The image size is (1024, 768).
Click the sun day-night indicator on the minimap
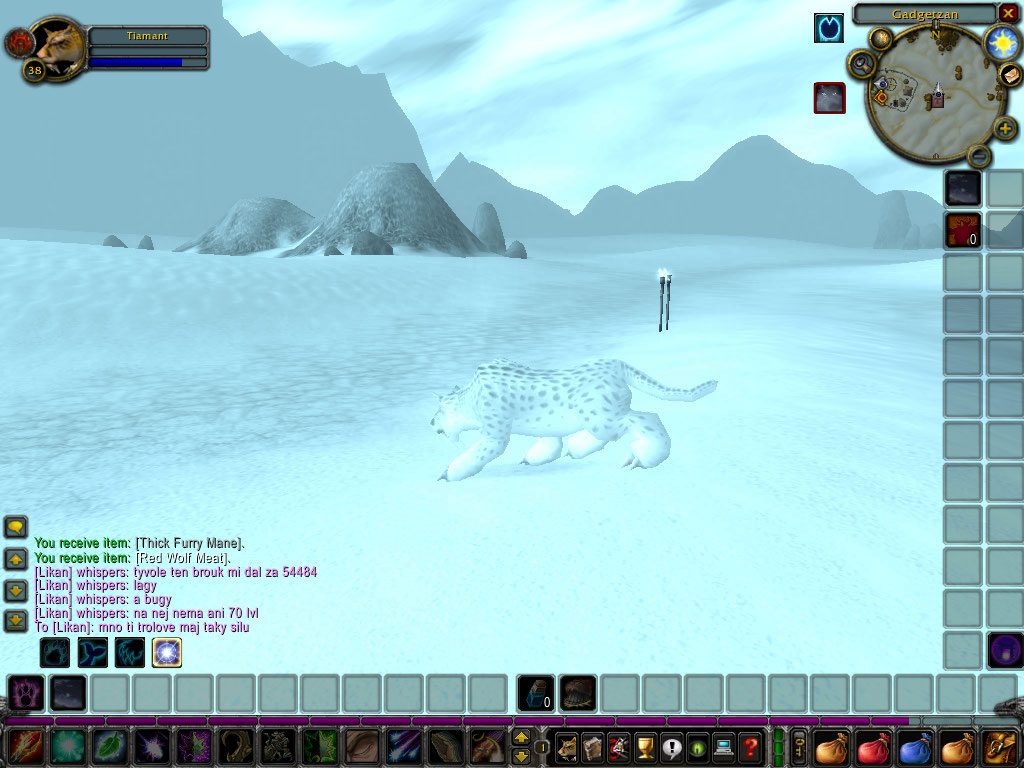click(1000, 42)
